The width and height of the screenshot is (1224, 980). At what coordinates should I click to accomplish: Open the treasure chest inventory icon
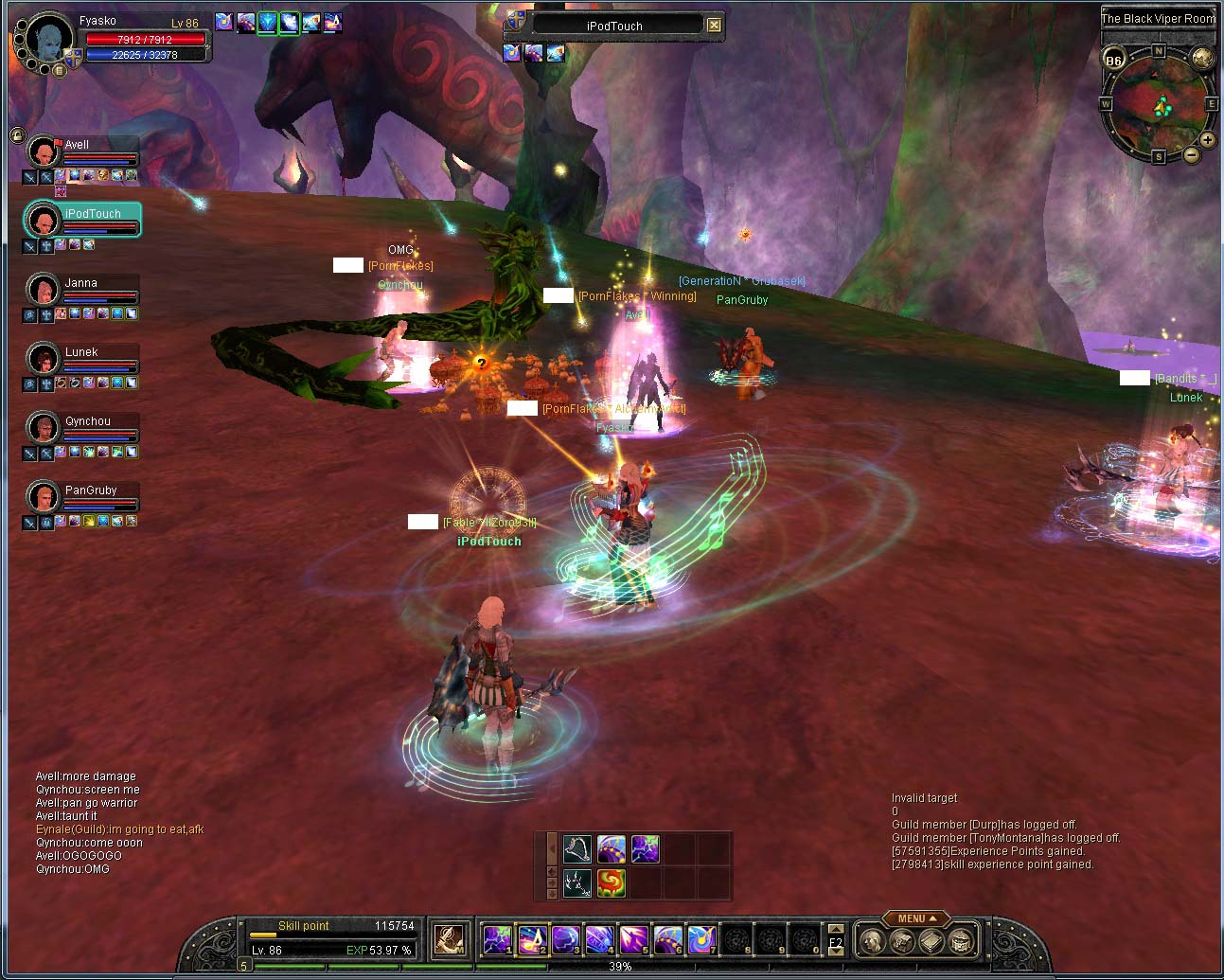(962, 941)
